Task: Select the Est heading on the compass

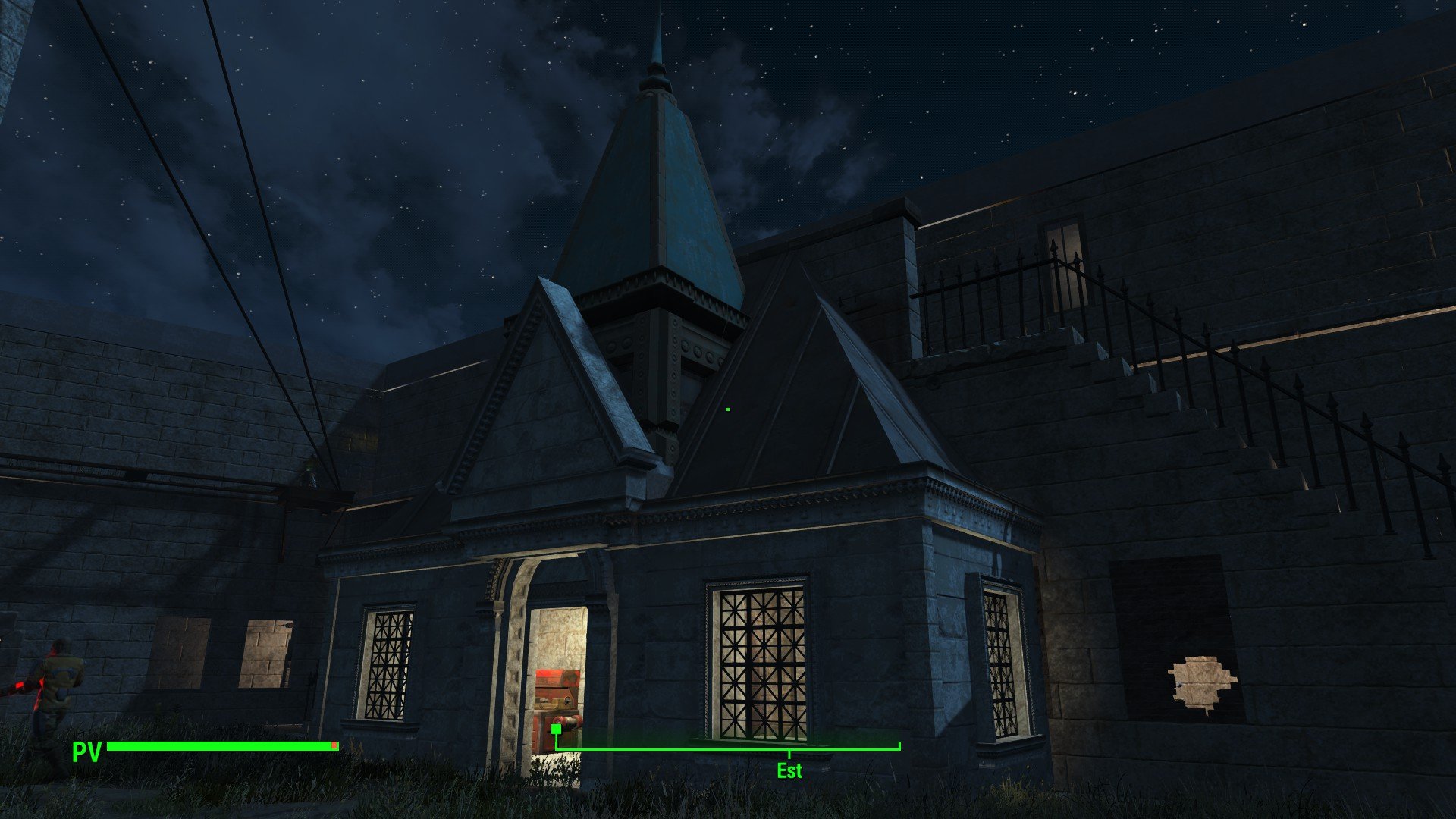Action: [789, 770]
